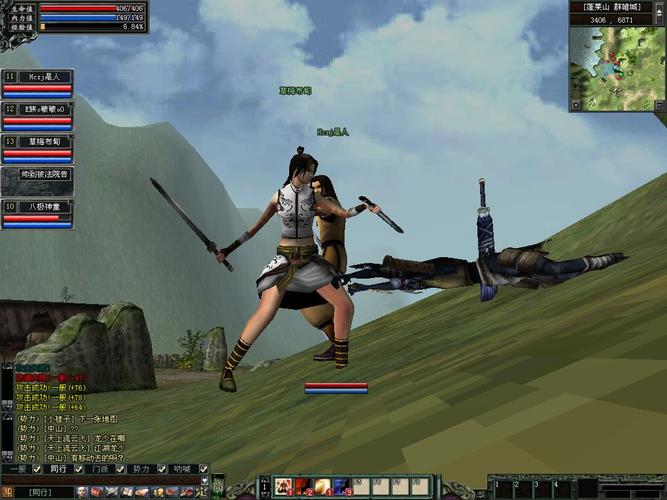Screen dimensions: 667x500
Task: Click the minimap's bottom-right corner button
Action: [x=660, y=104]
